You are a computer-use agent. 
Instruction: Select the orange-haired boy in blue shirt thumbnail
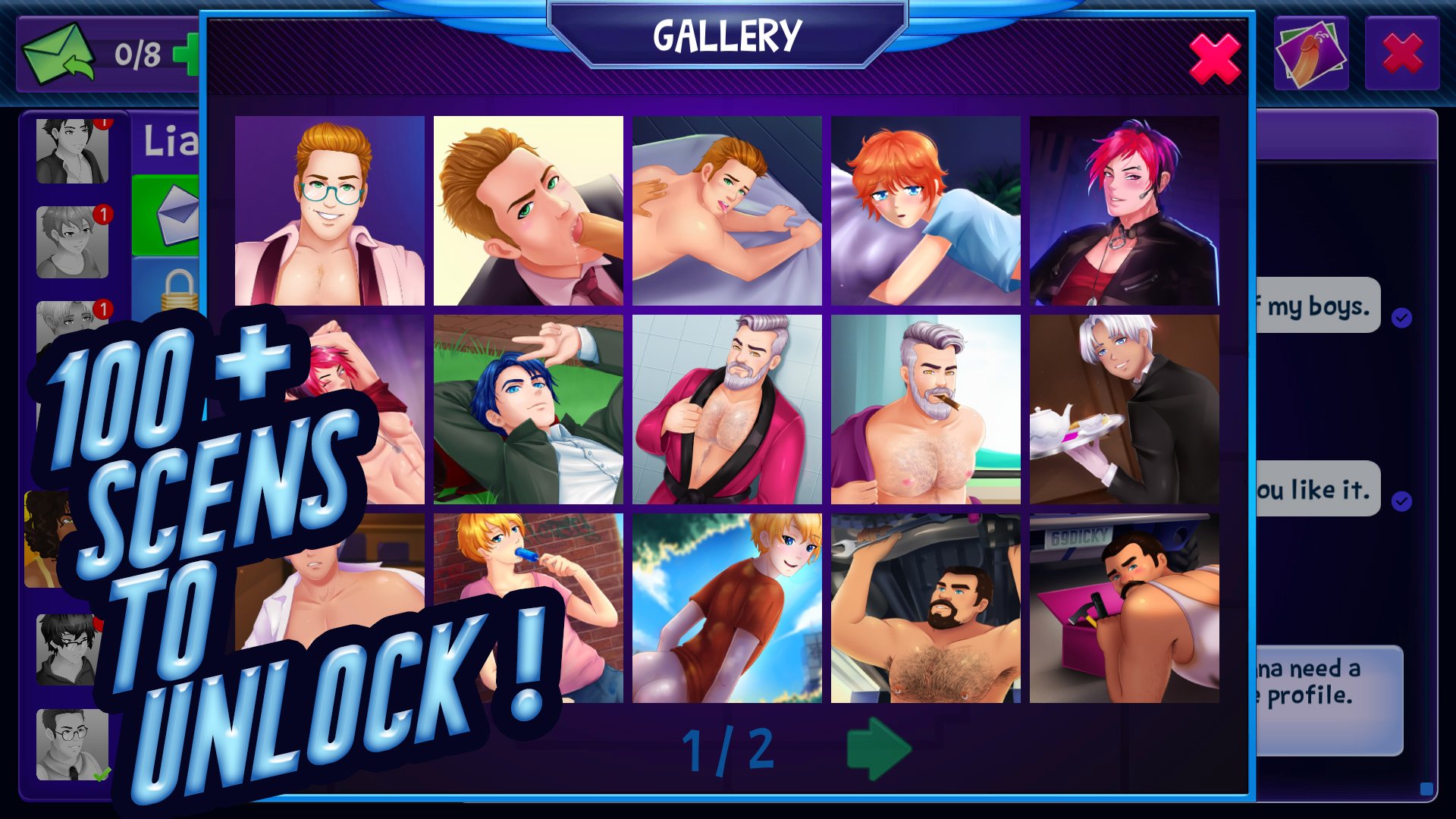pyautogui.click(x=925, y=211)
